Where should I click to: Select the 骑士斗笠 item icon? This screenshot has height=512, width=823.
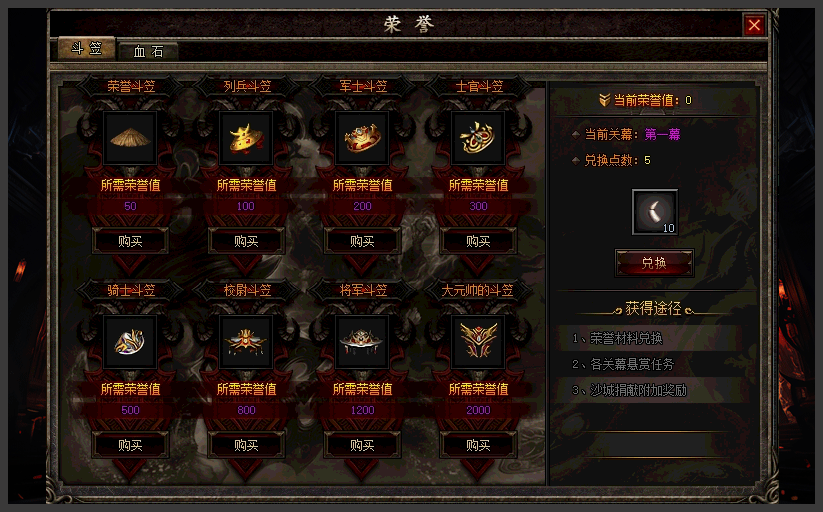130,342
